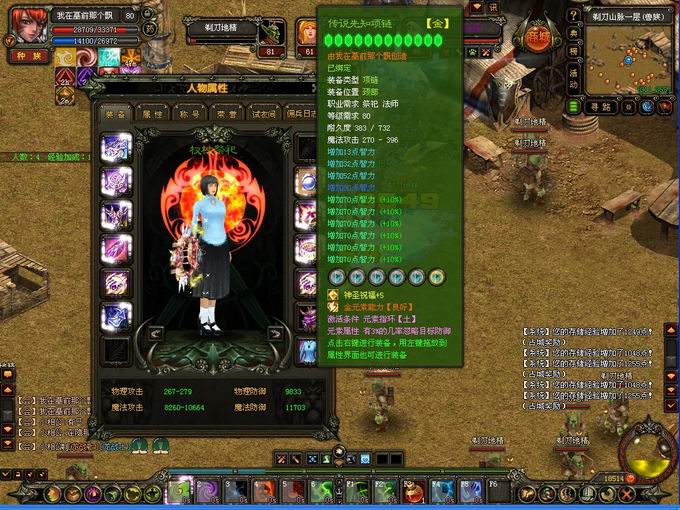Select the 剃刀地精 goblin target portrait
Viewport: 680px width, 510px height.
pyautogui.click(x=272, y=34)
